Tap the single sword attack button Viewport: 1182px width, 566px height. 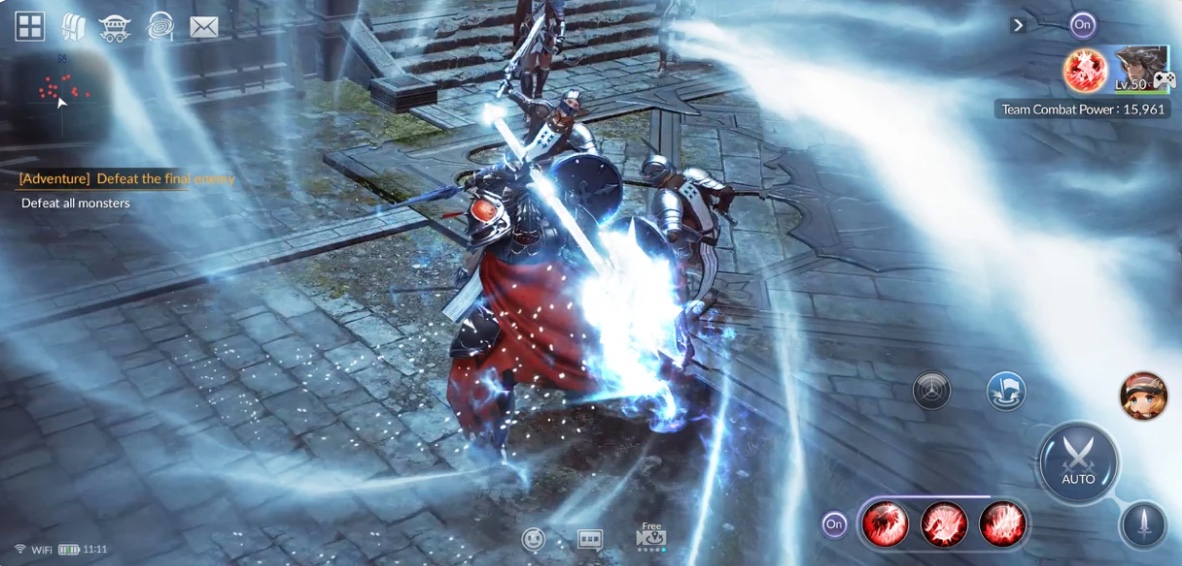(1143, 524)
